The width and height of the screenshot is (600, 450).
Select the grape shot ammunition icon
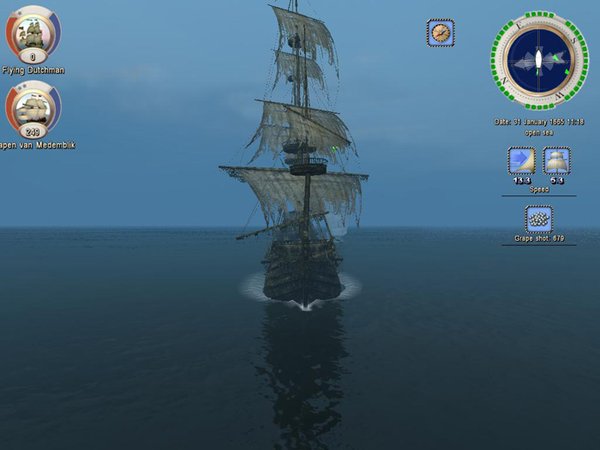point(539,219)
